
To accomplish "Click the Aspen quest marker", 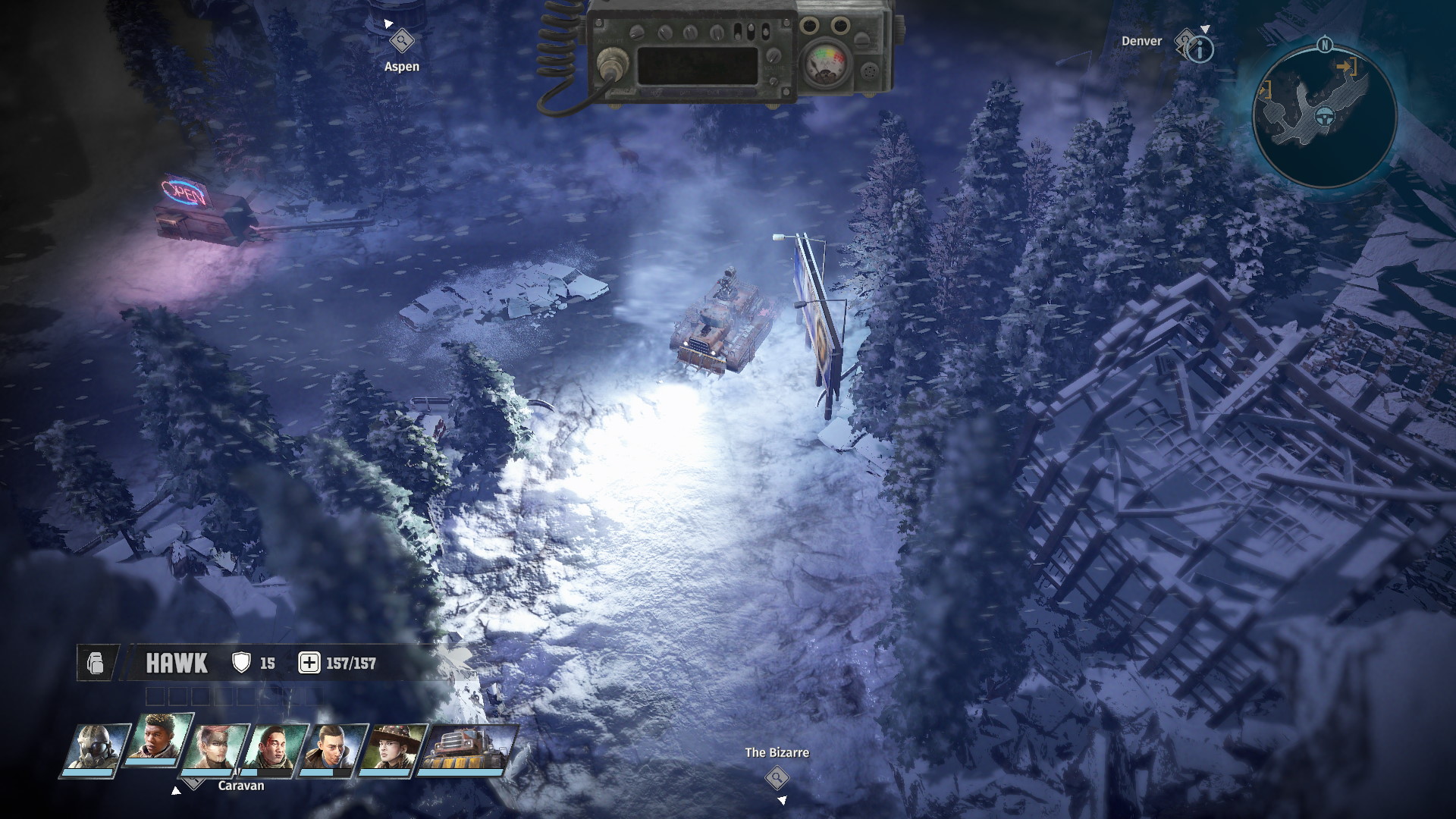I will (x=401, y=40).
